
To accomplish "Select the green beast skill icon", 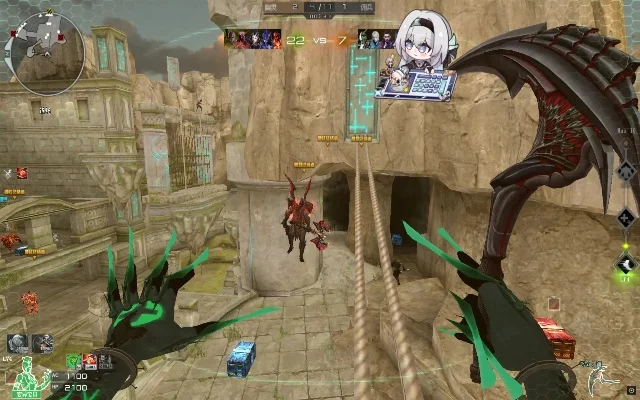I will tap(74, 360).
